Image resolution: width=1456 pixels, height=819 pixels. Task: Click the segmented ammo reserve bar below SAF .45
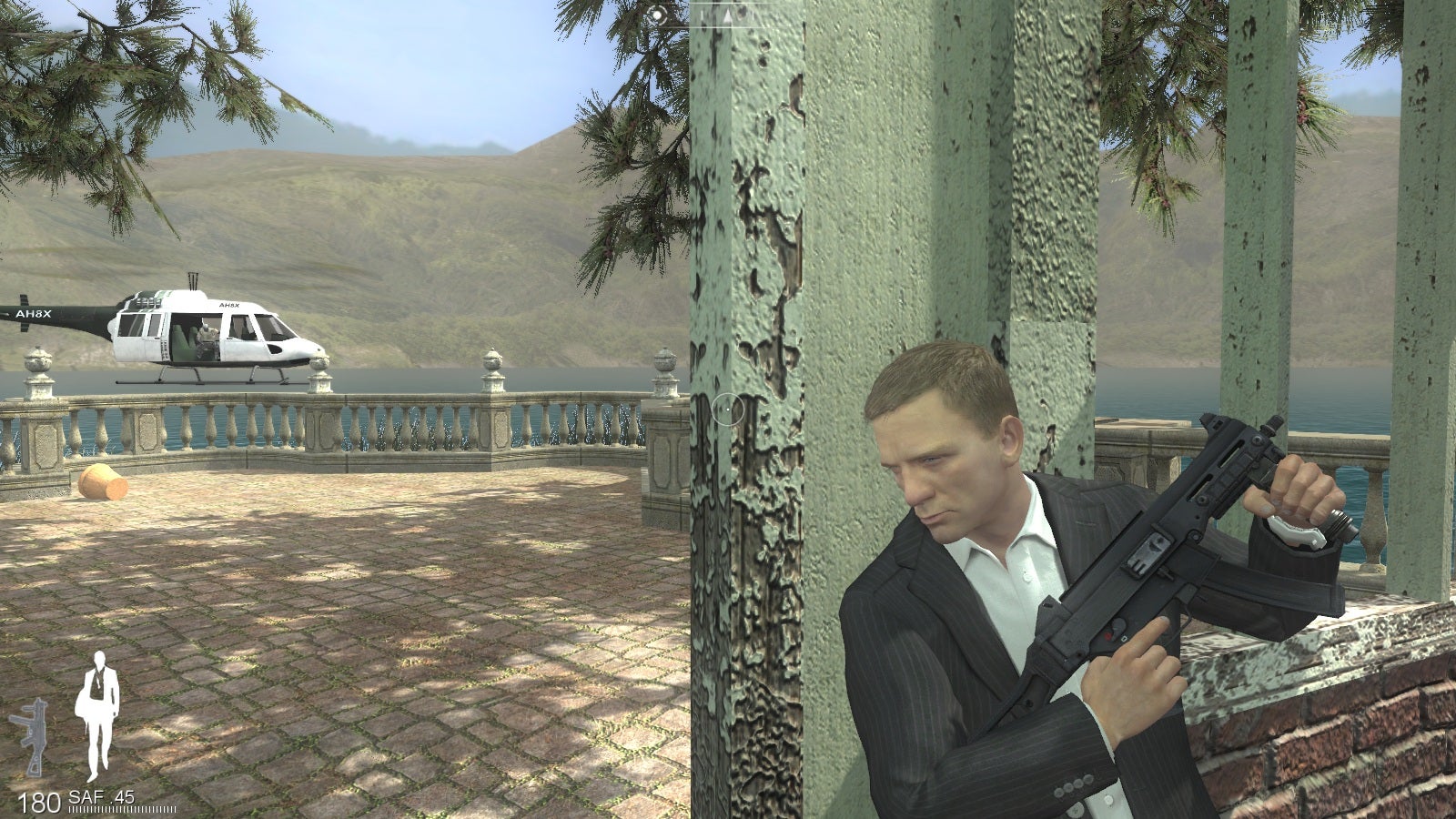tap(121, 808)
